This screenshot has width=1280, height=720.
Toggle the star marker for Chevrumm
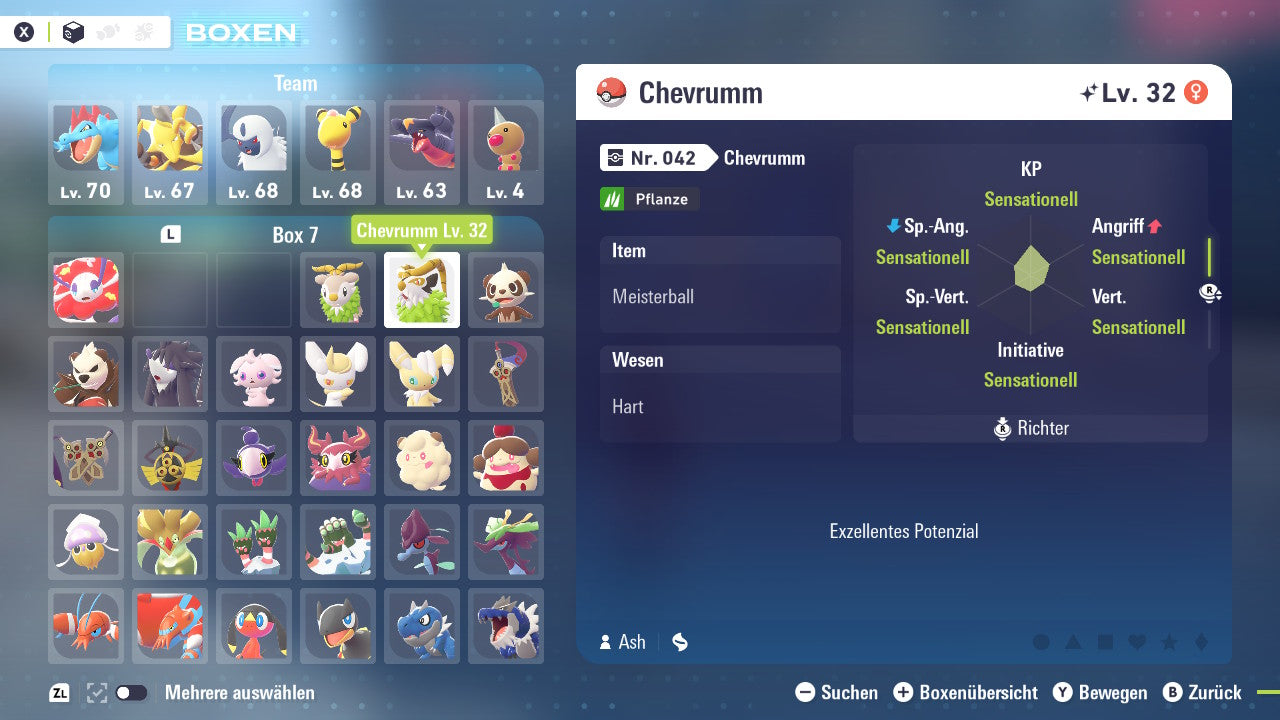[x=1169, y=644]
